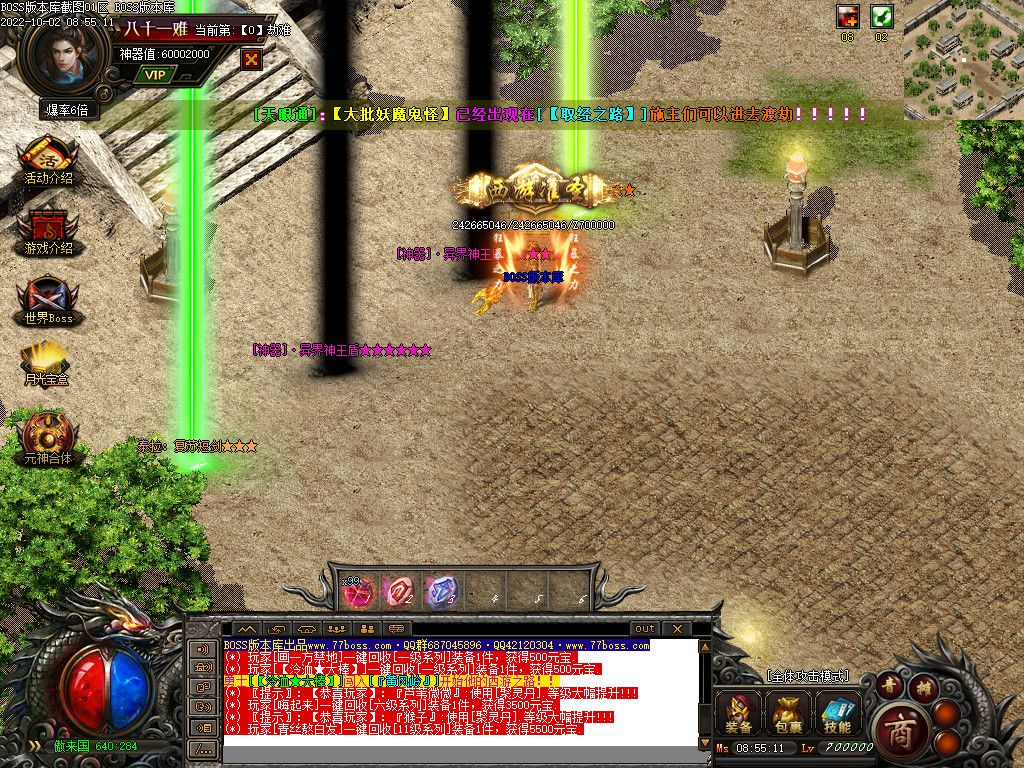This screenshot has height=768, width=1024.
Task: Close the panel with the yellow X
Action: (251, 59)
